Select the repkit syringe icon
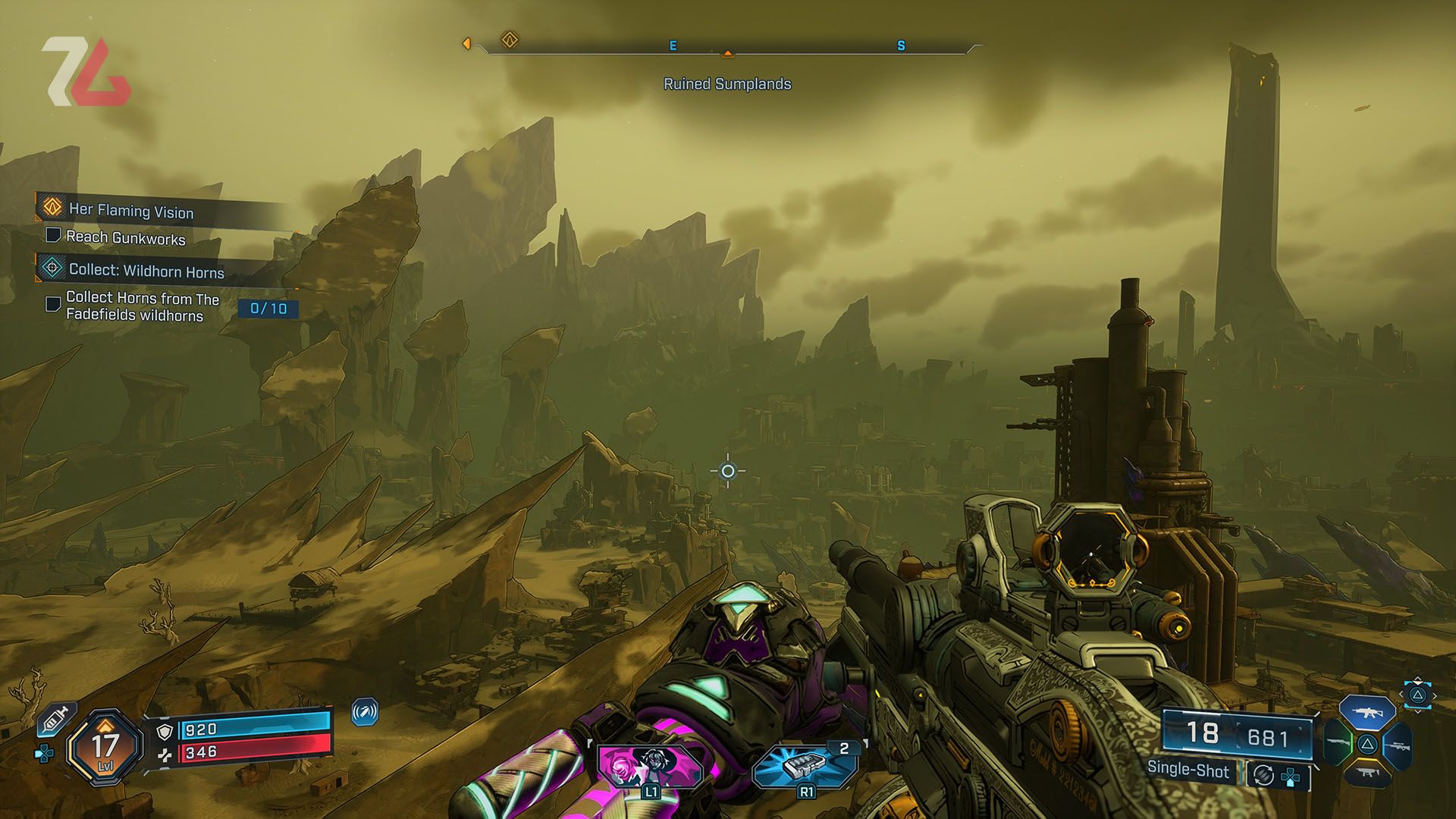This screenshot has height=819, width=1456. [x=57, y=718]
